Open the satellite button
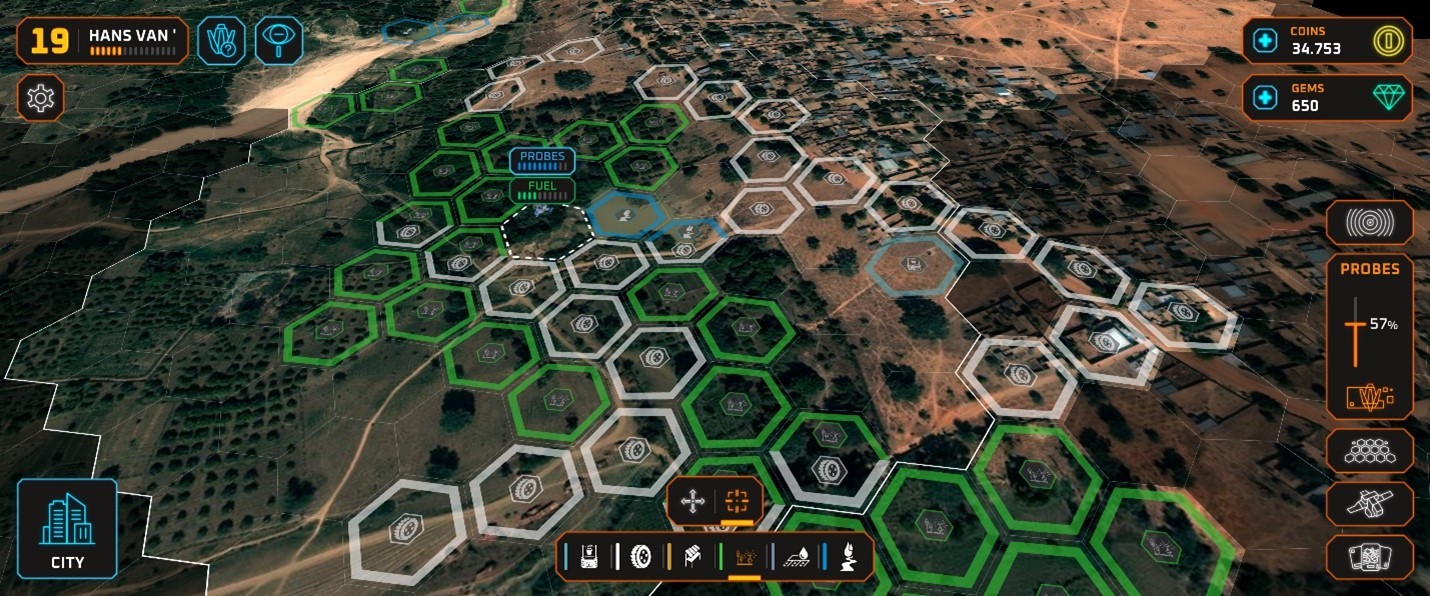Viewport: 1430px width, 596px height. tap(1369, 504)
